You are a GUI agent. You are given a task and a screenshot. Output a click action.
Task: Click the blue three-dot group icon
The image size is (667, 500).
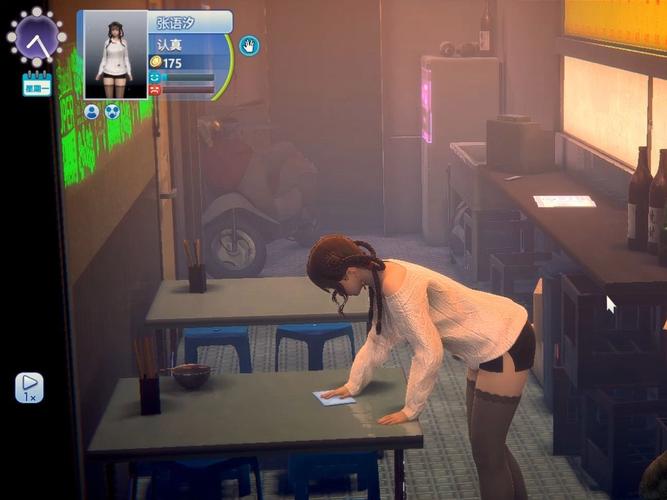[x=112, y=112]
